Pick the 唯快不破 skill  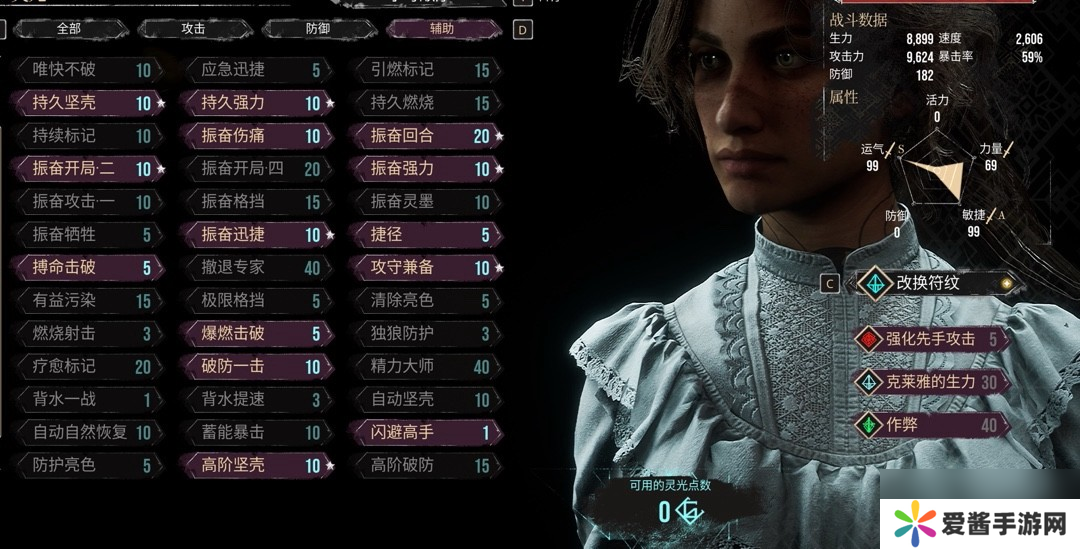pyautogui.click(x=85, y=70)
